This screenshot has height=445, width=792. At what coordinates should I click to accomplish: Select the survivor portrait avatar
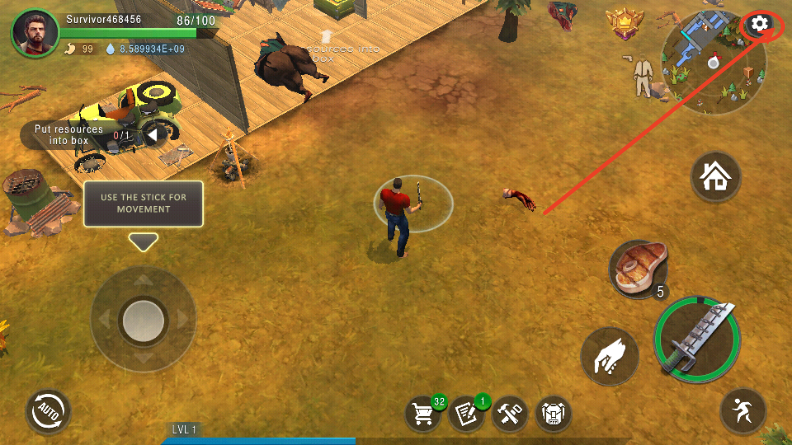35,34
